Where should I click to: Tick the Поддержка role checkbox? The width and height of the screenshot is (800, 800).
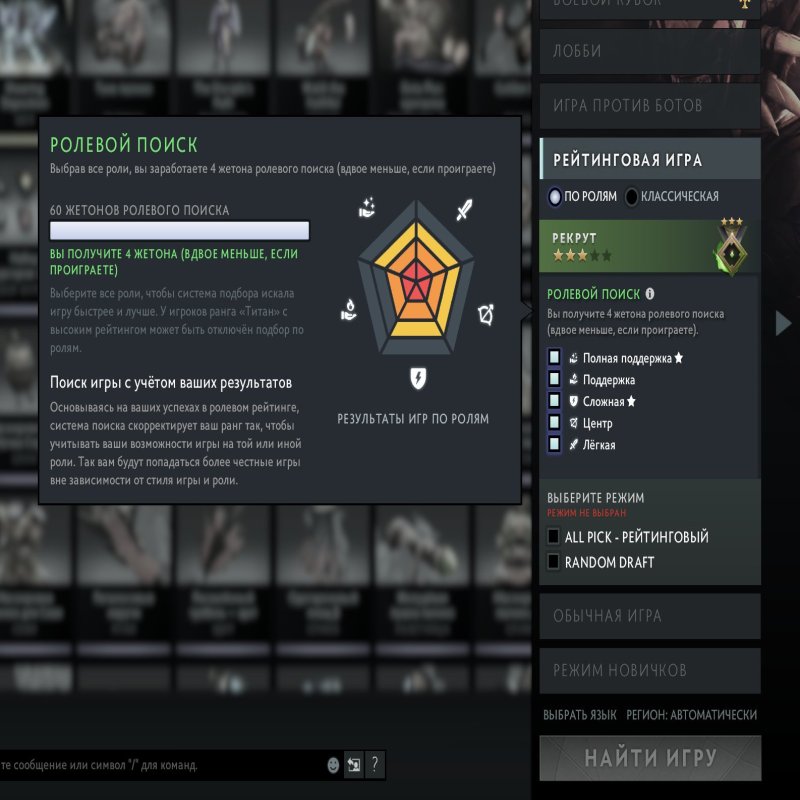[554, 380]
